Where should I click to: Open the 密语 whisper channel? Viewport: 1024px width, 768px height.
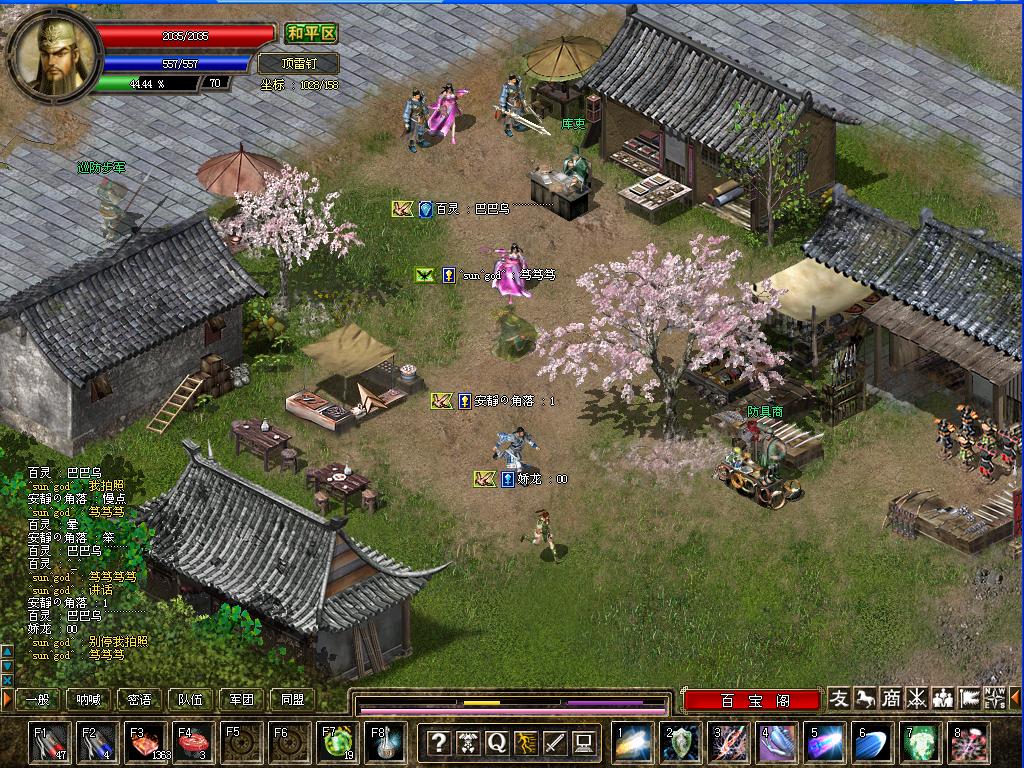point(140,700)
